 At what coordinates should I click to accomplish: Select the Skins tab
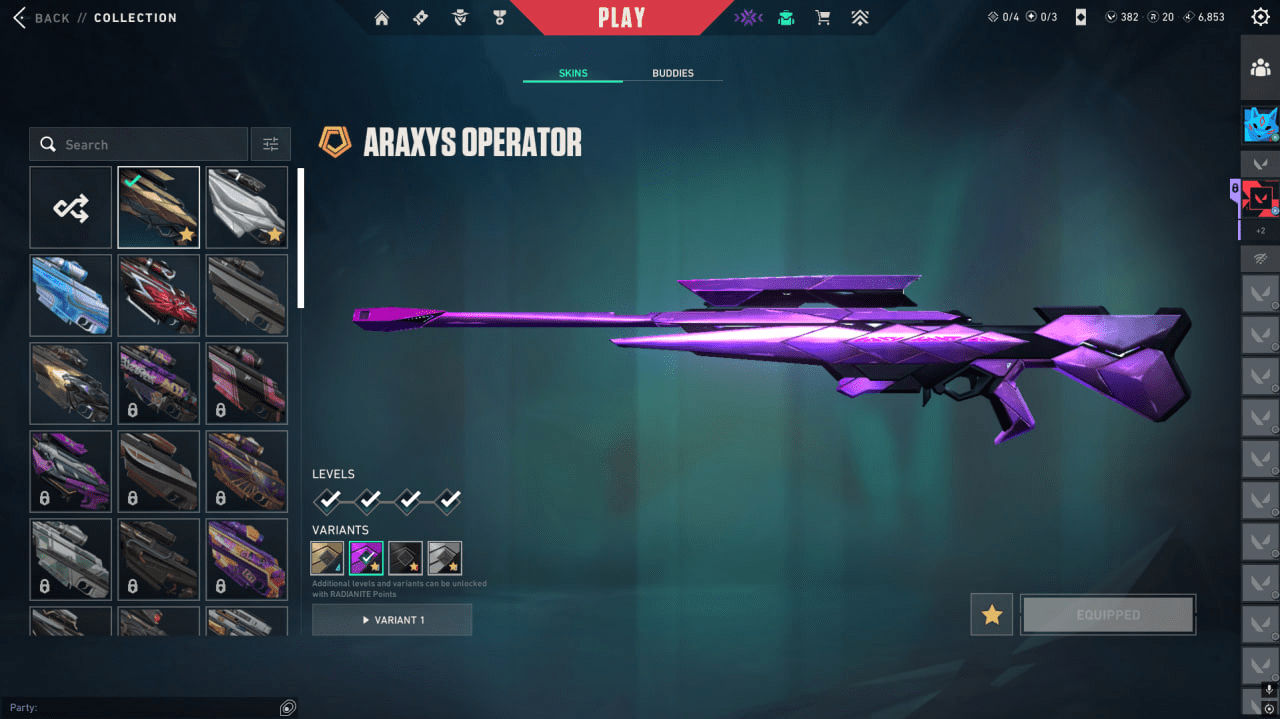click(x=573, y=73)
